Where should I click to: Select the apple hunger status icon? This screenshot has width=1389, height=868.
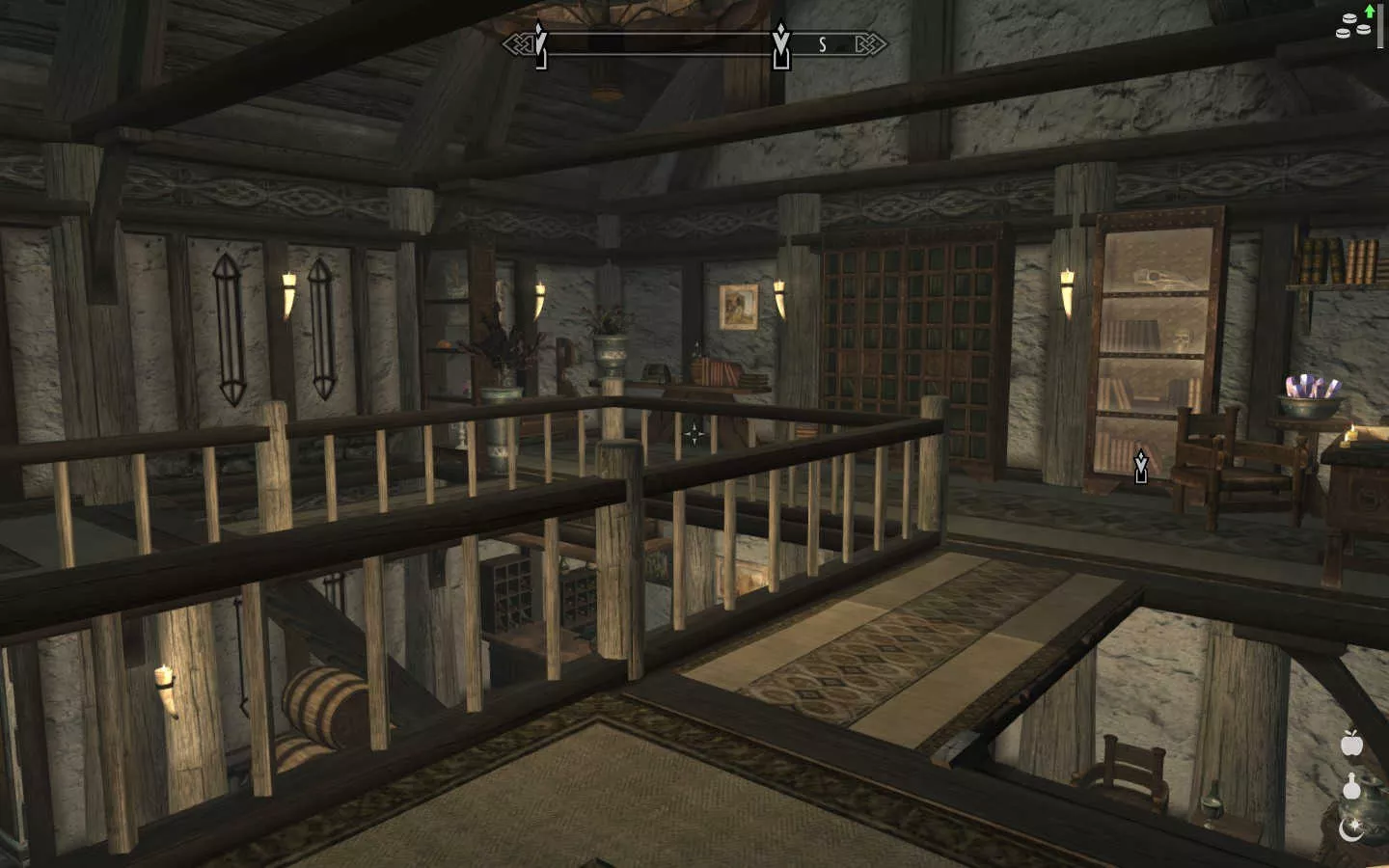coord(1350,744)
